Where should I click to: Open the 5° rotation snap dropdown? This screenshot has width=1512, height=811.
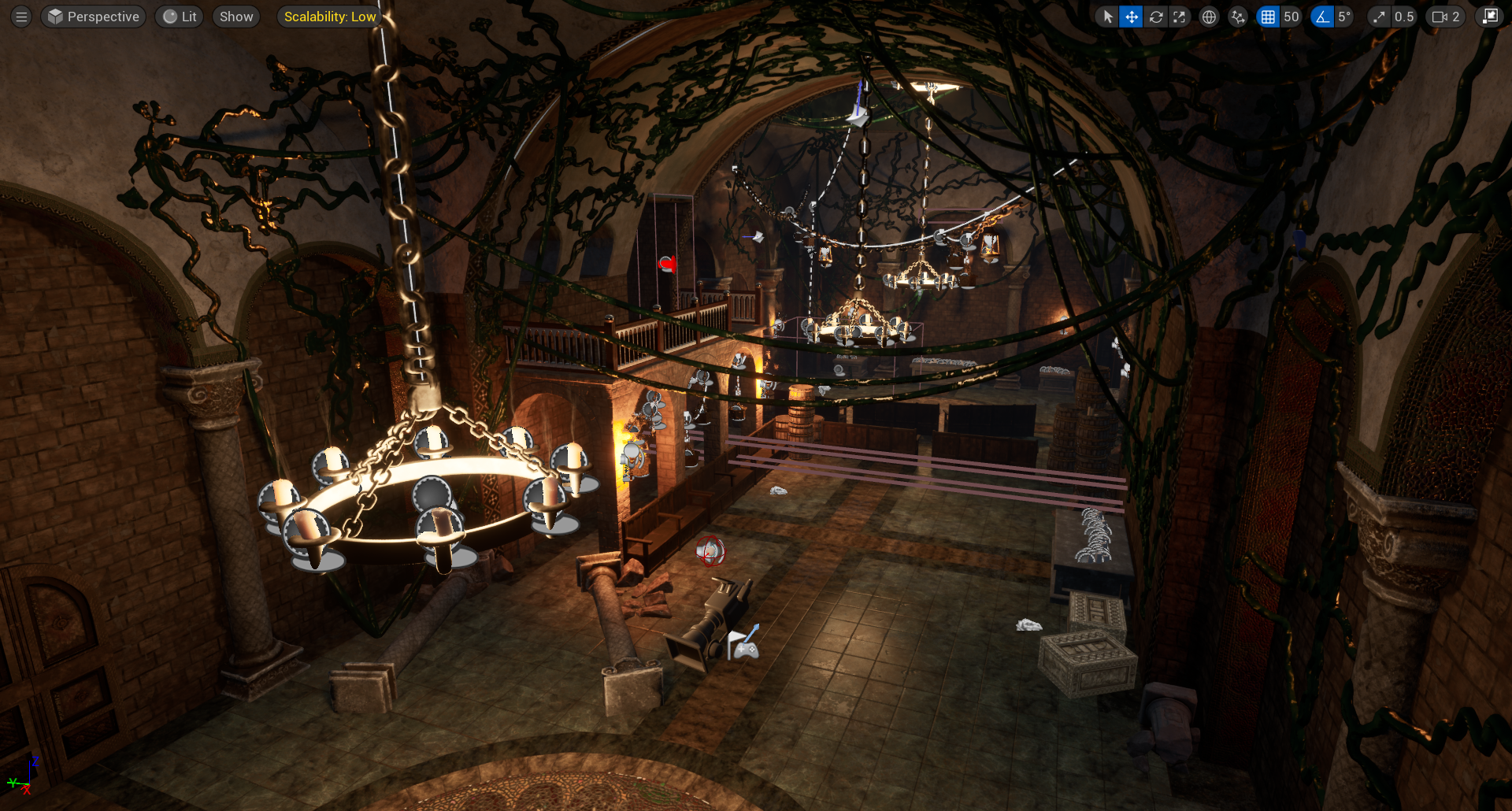click(x=1344, y=17)
